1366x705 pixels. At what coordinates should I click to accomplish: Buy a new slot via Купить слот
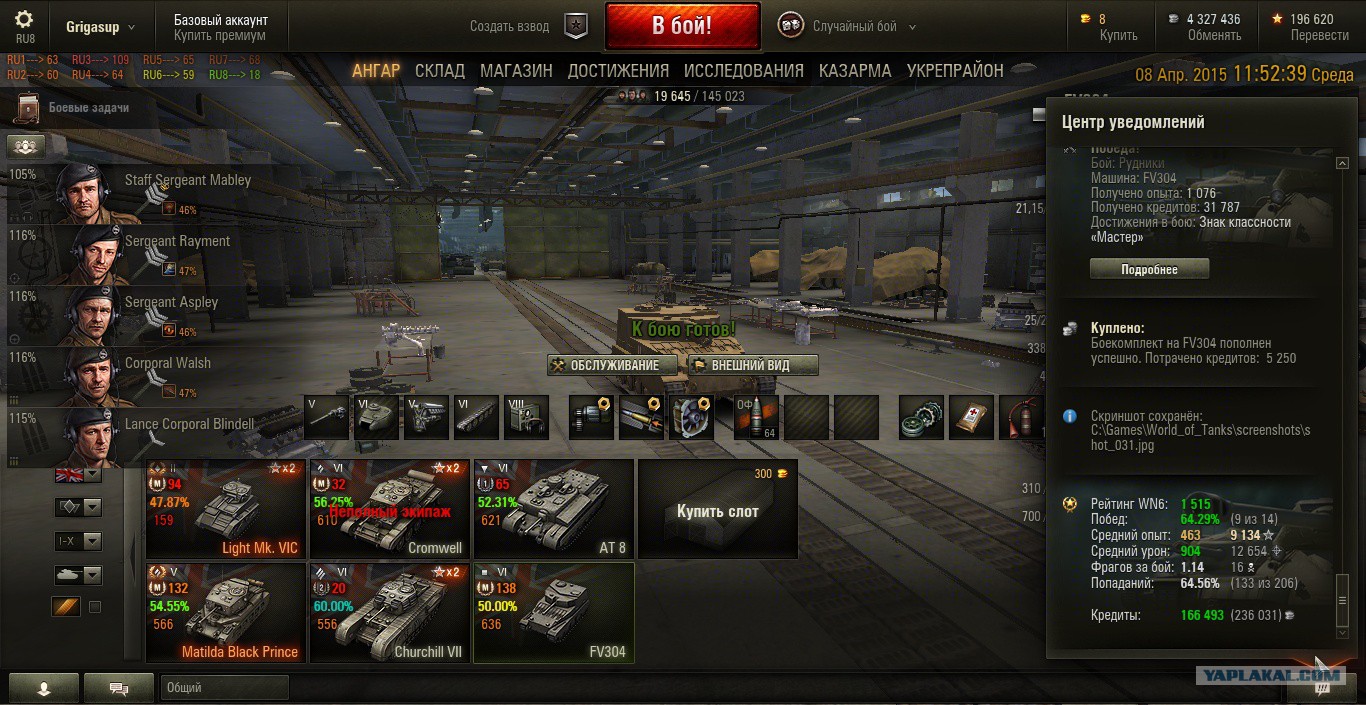click(x=717, y=510)
